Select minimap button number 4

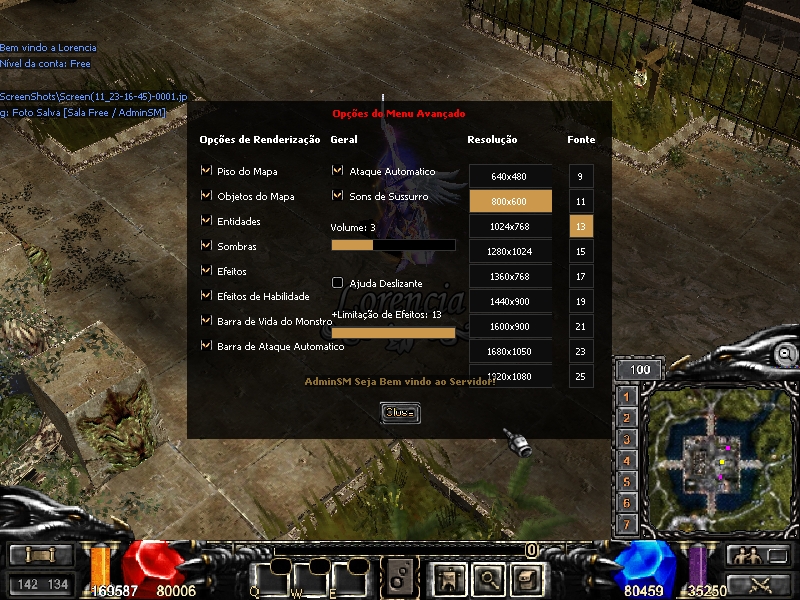tap(627, 461)
